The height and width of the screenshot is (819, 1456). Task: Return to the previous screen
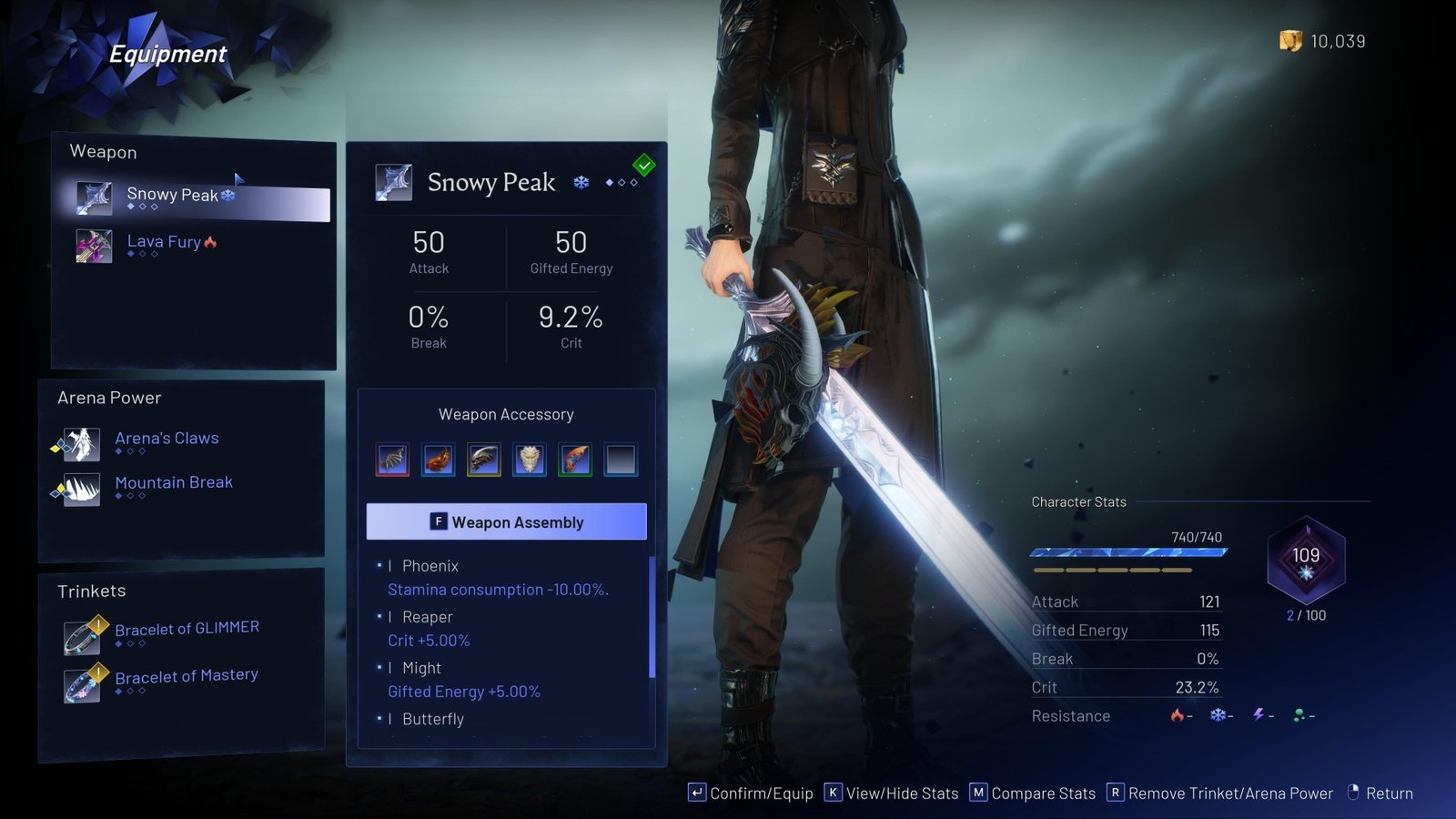pos(1380,794)
